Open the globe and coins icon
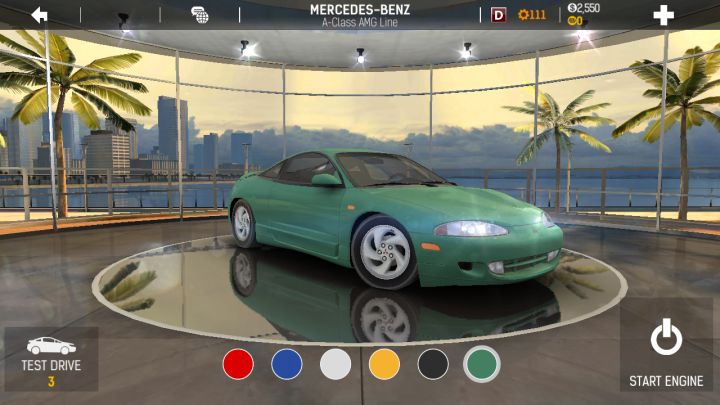The width and height of the screenshot is (720, 405). 200,15
